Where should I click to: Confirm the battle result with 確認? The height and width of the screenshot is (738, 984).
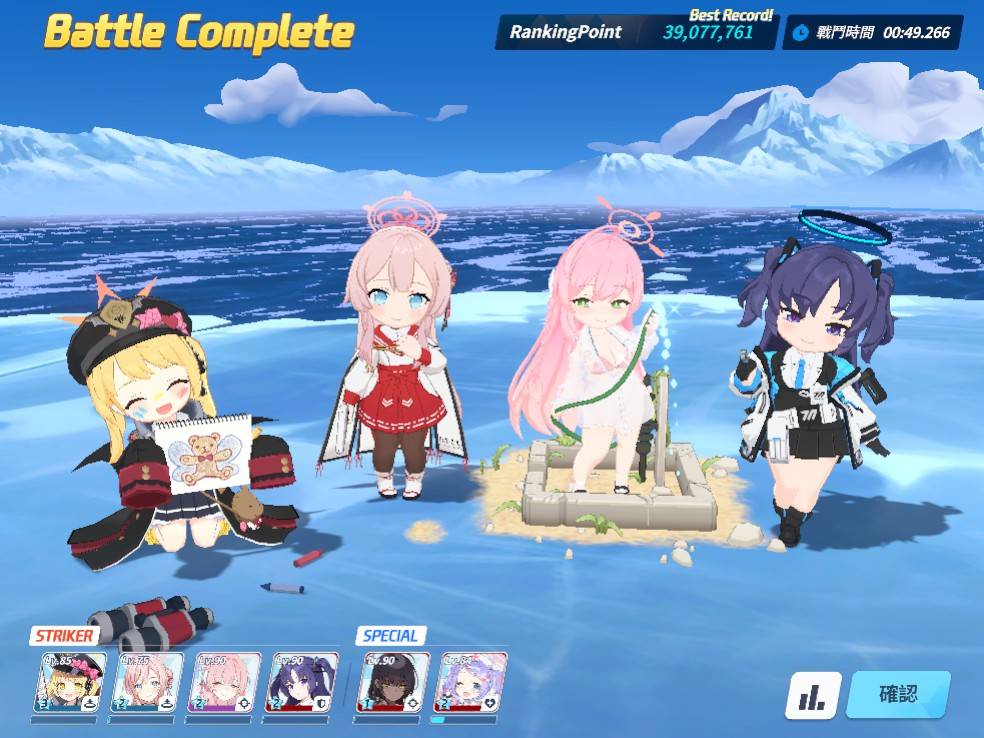pos(897,694)
